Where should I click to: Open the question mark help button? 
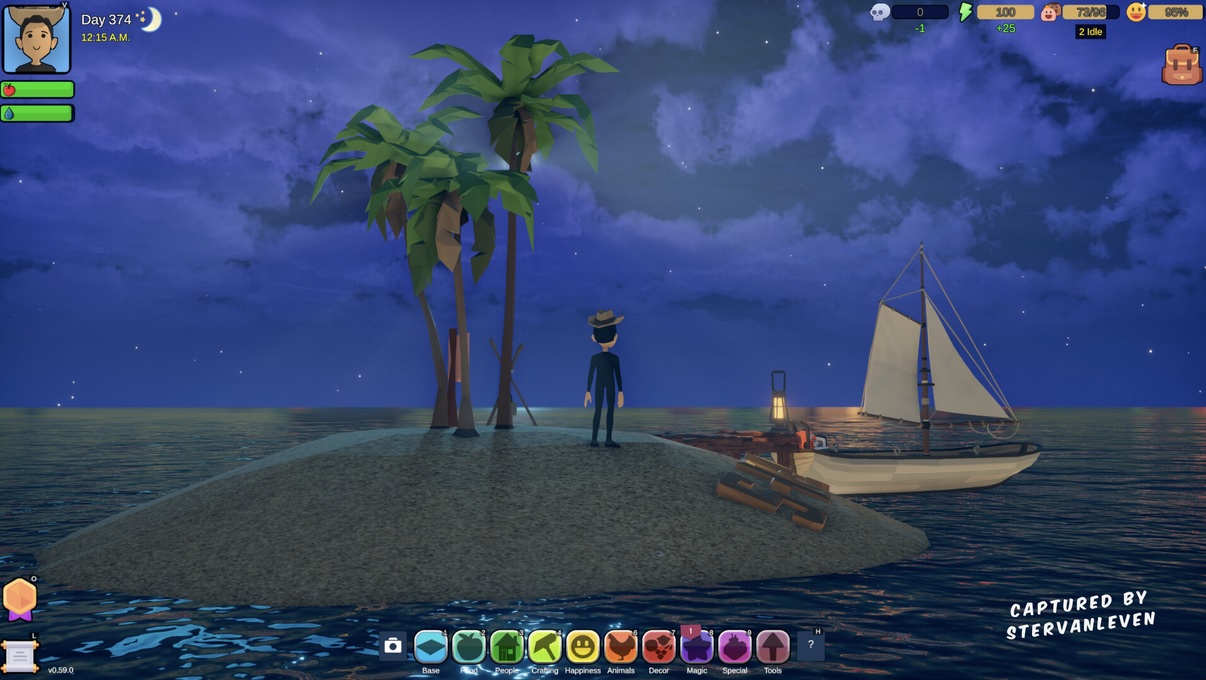coord(811,646)
